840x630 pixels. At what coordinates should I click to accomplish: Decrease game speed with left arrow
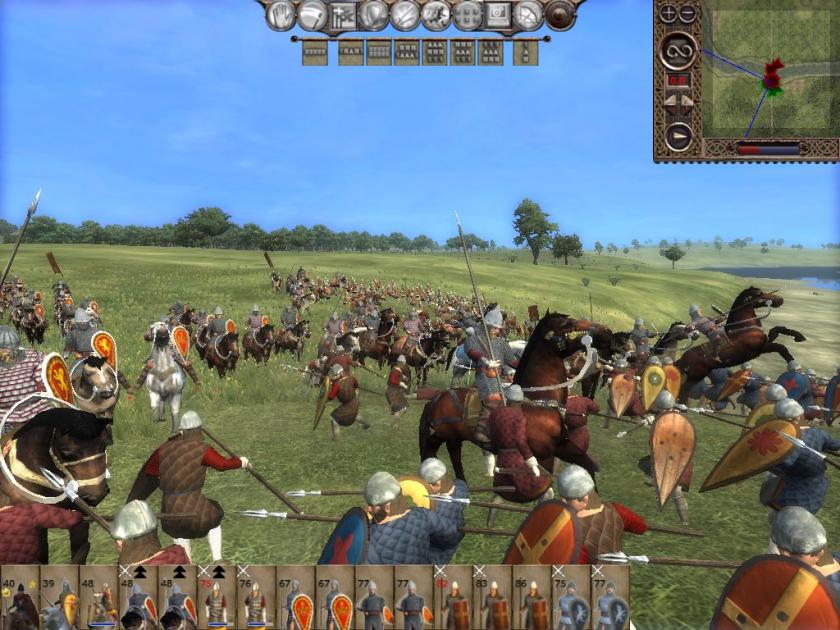pyautogui.click(x=671, y=101)
